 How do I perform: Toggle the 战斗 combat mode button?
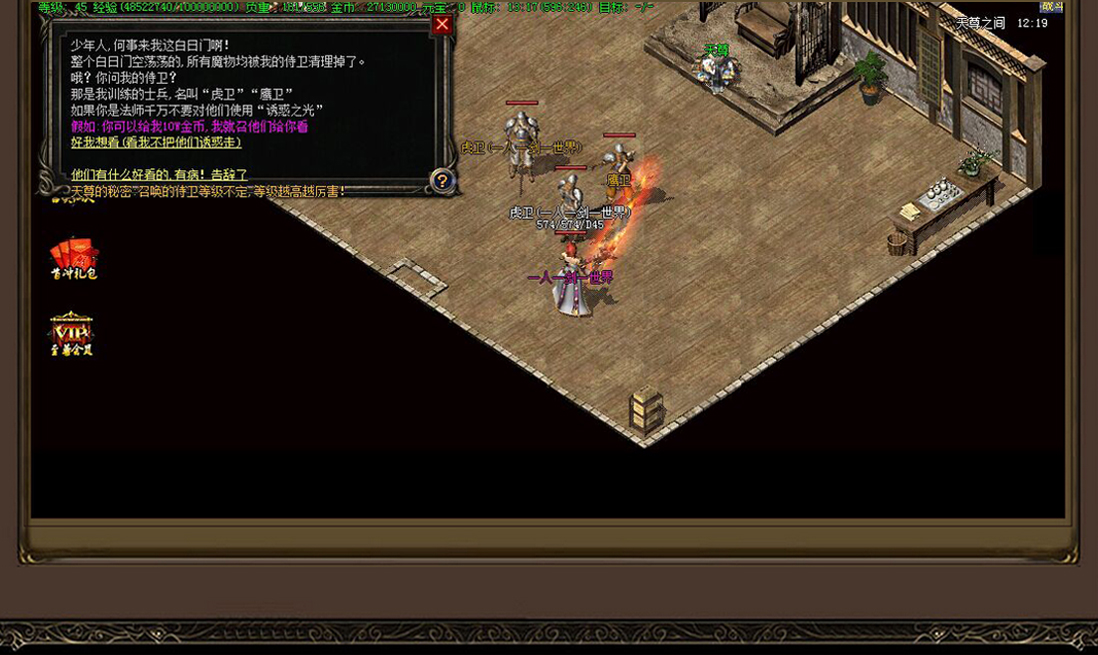[1052, 7]
